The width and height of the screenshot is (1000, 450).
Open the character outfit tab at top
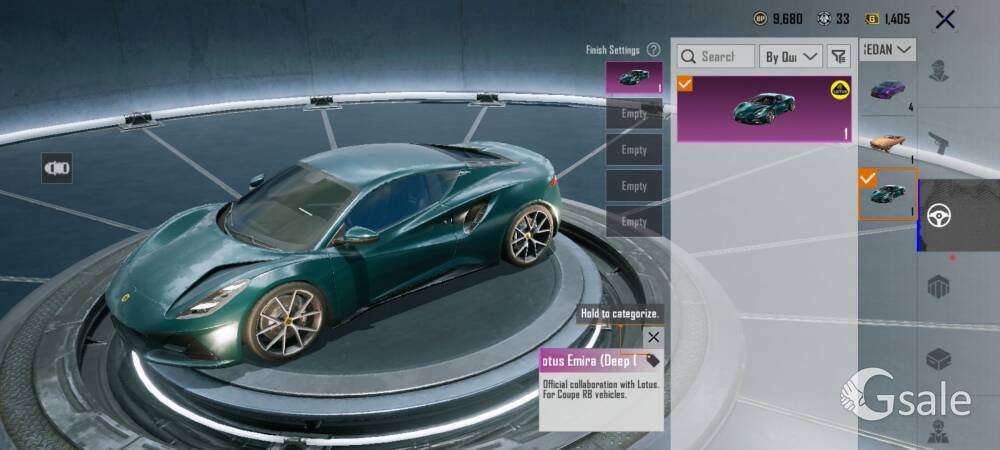[x=938, y=72]
